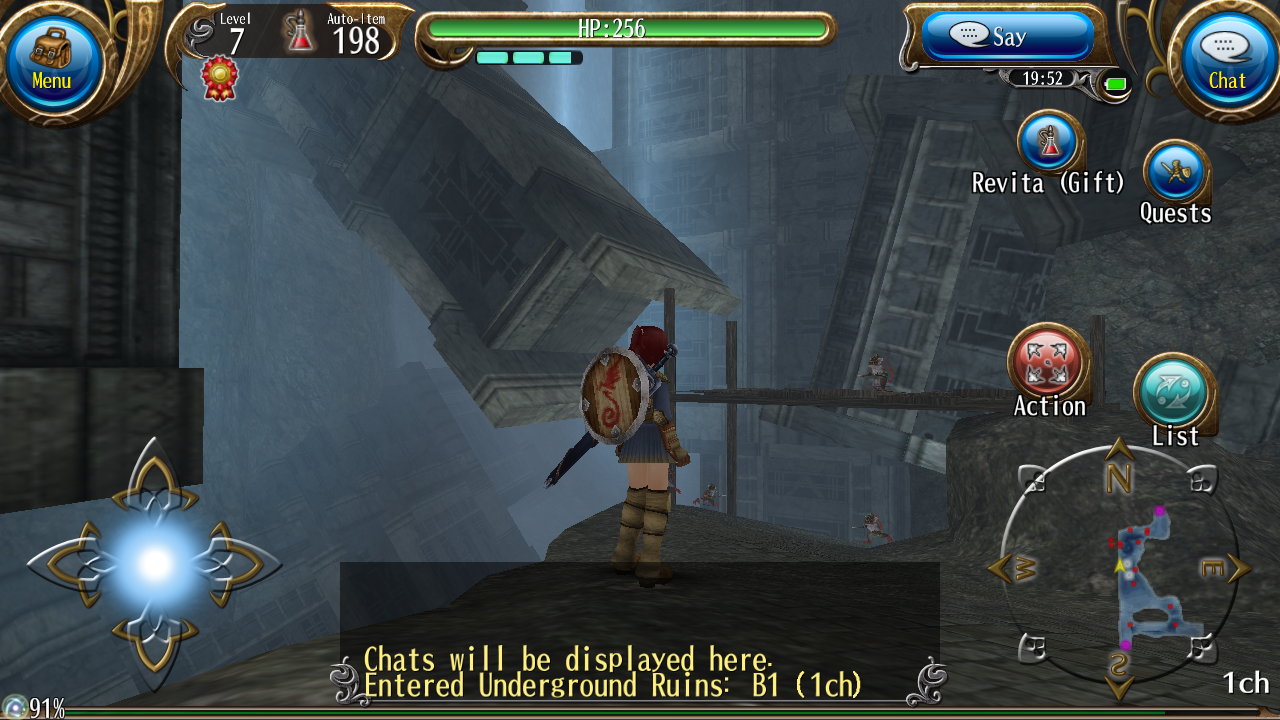This screenshot has width=1280, height=720.
Task: Tap the Auto-Item potion icon
Action: point(301,31)
